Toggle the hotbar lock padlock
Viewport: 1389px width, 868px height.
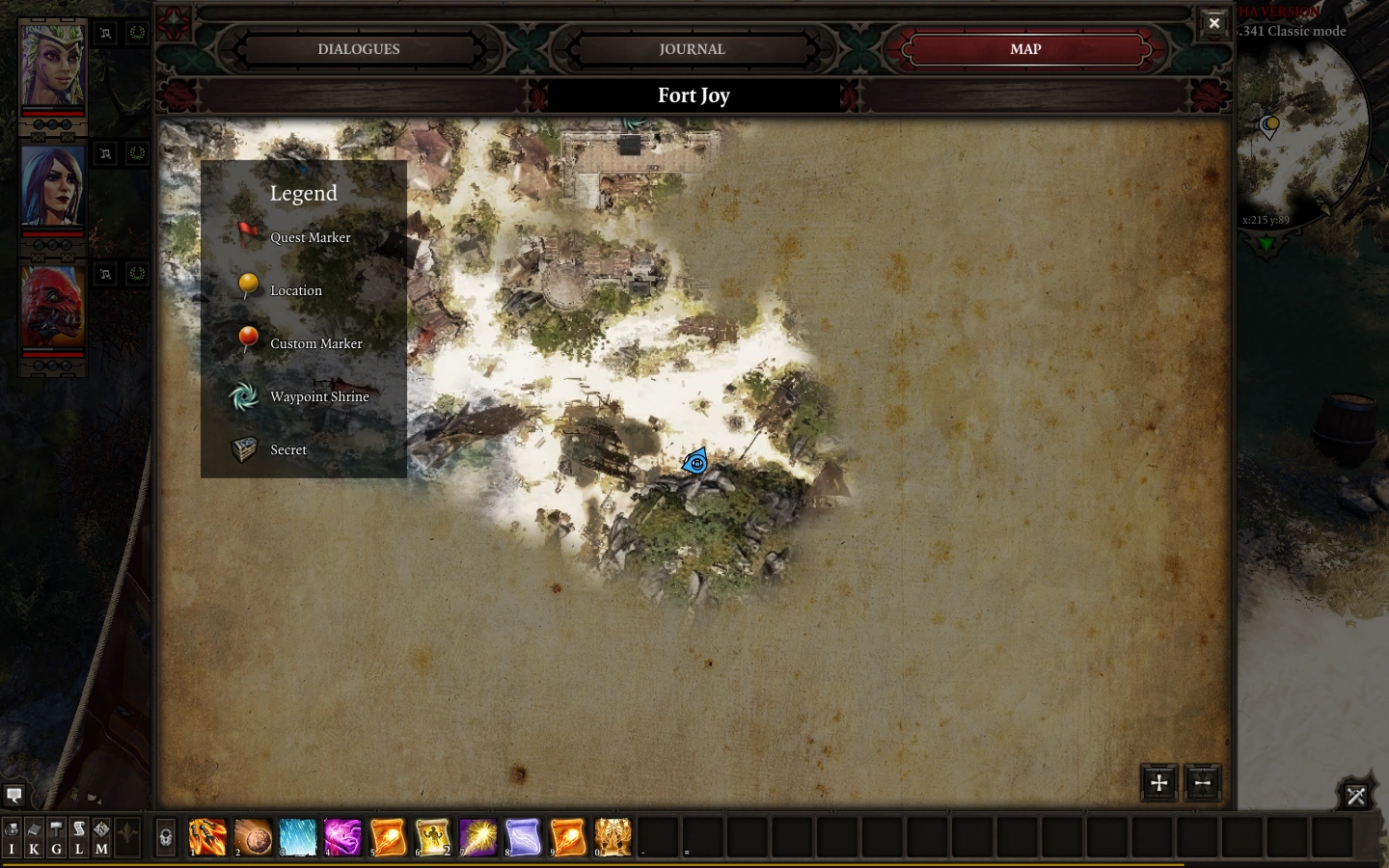point(165,837)
